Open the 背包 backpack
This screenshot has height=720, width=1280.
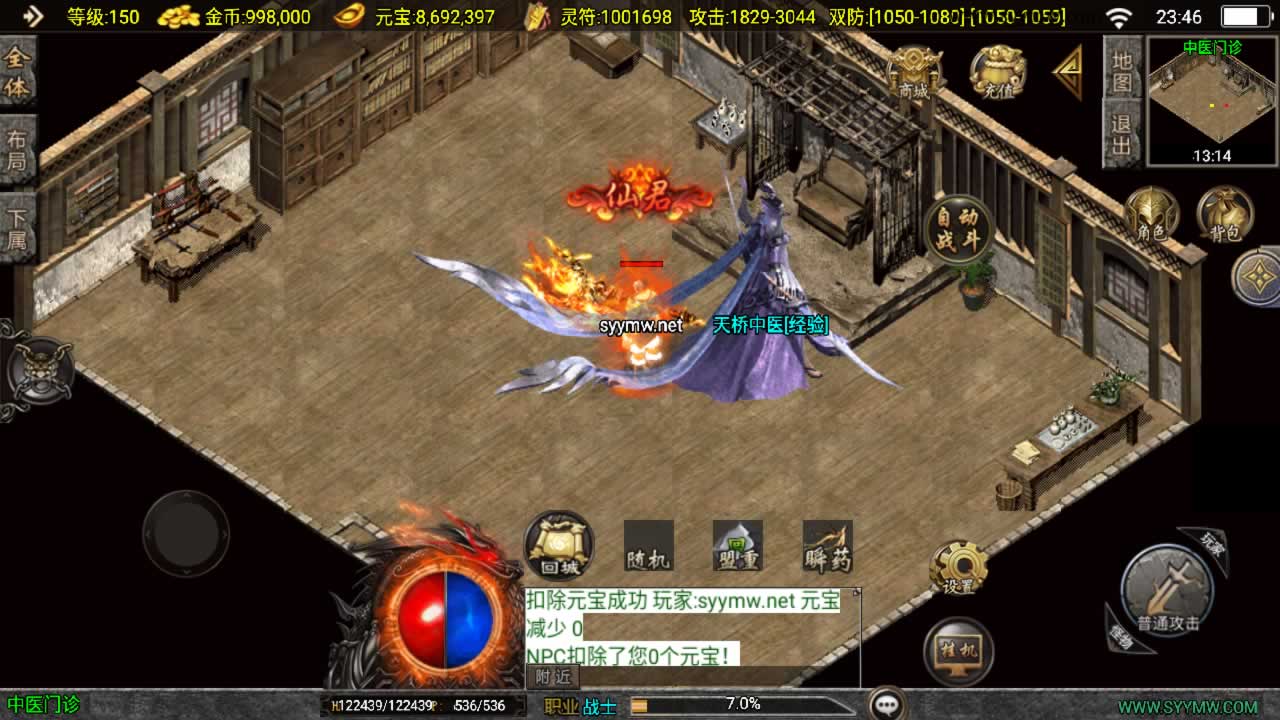tap(1225, 214)
